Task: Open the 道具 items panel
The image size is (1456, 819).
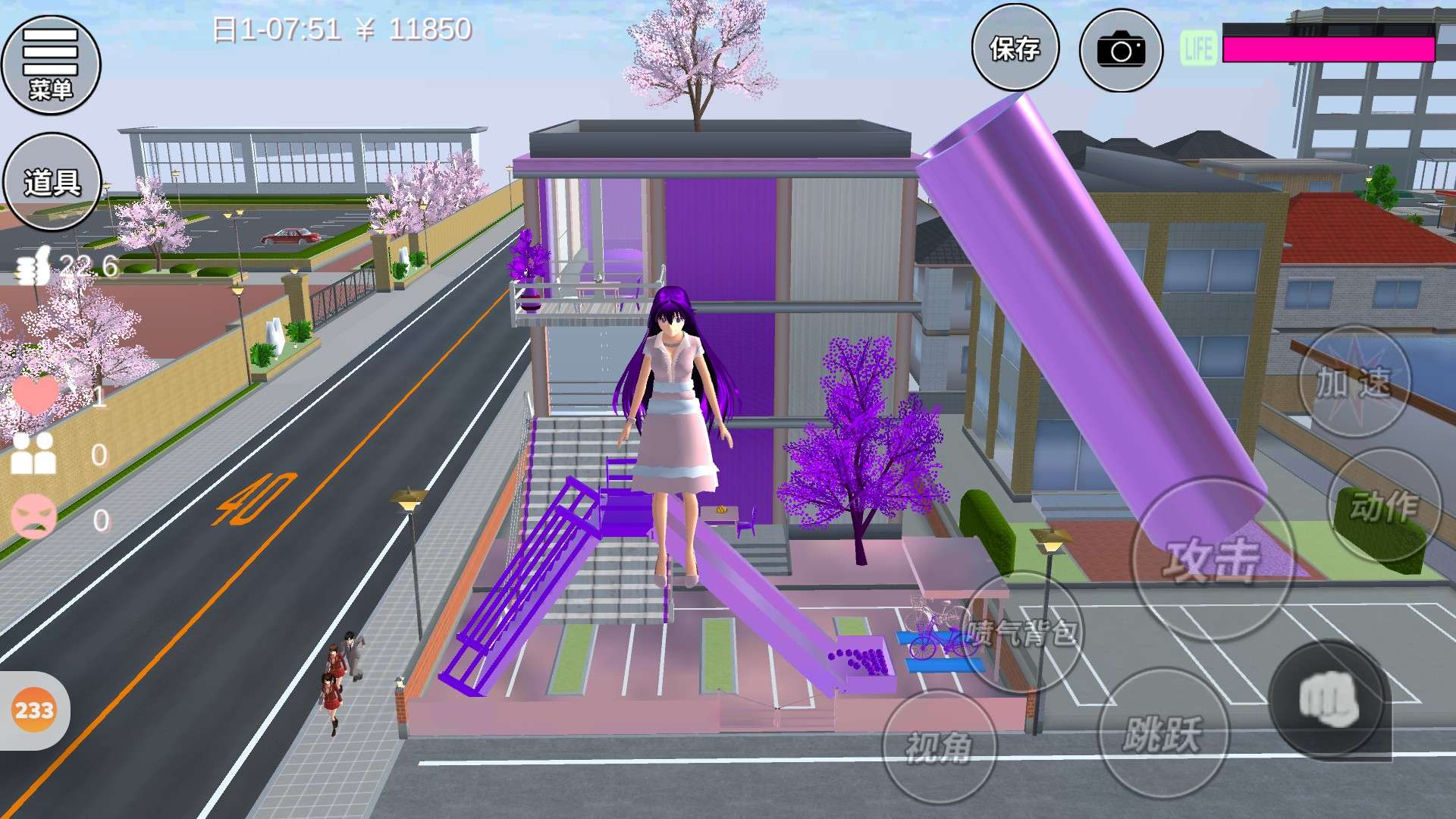Action: [52, 182]
